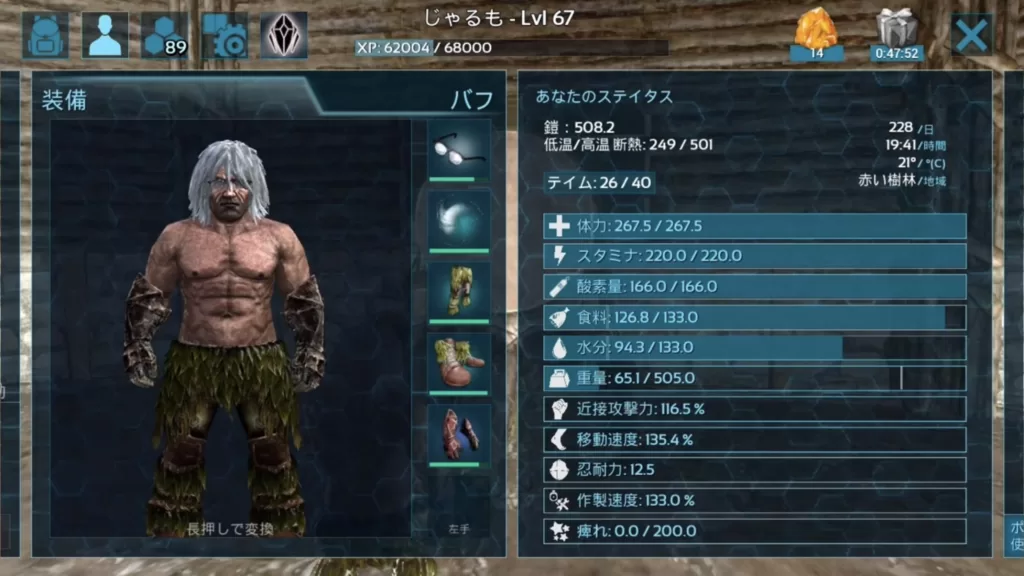Screen dimensions: 1024x576
Task: Tap the 移動速度 movement speed row
Action: pos(755,439)
